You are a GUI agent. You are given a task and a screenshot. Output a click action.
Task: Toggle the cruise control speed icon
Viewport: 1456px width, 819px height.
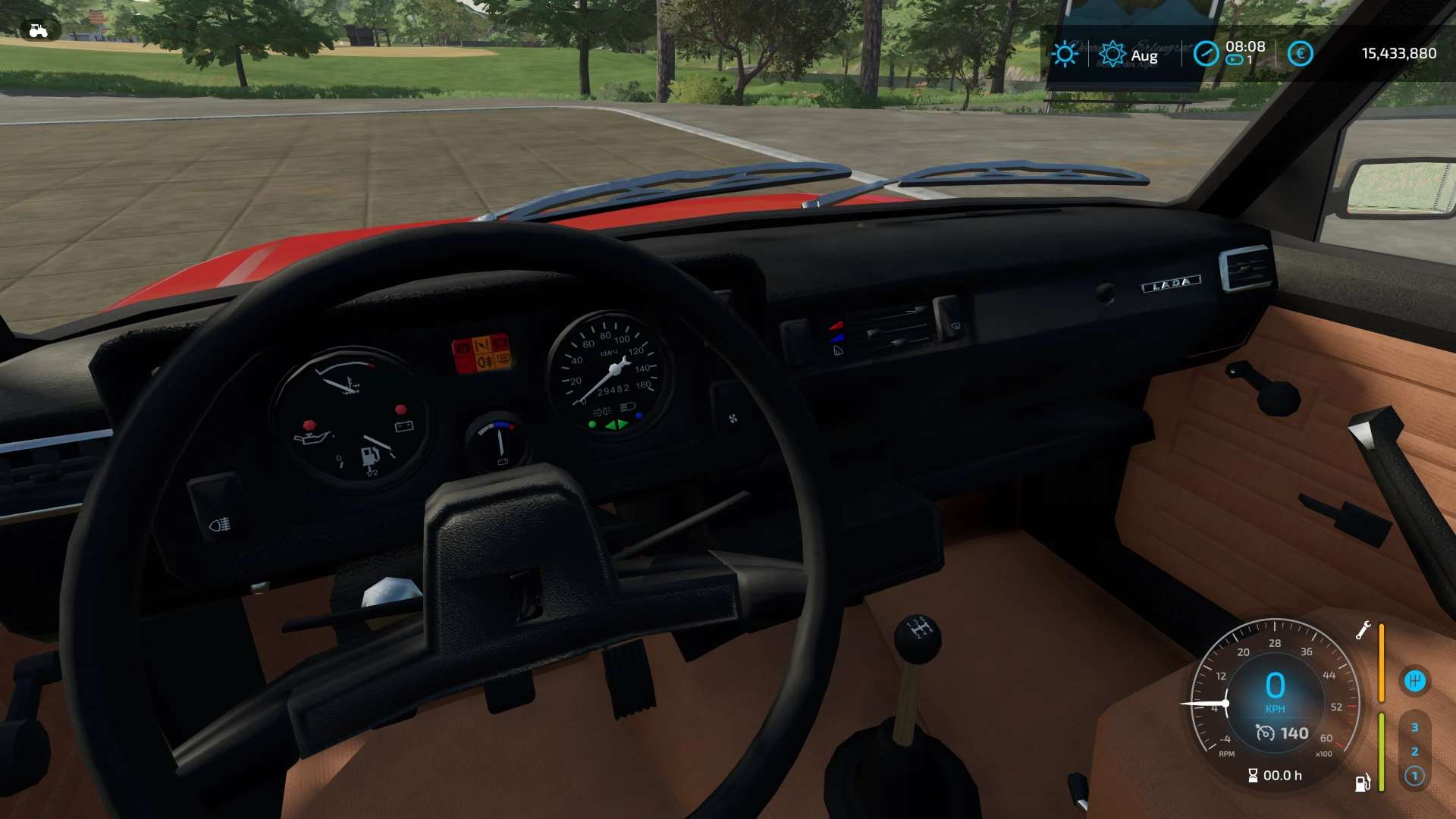click(1265, 733)
